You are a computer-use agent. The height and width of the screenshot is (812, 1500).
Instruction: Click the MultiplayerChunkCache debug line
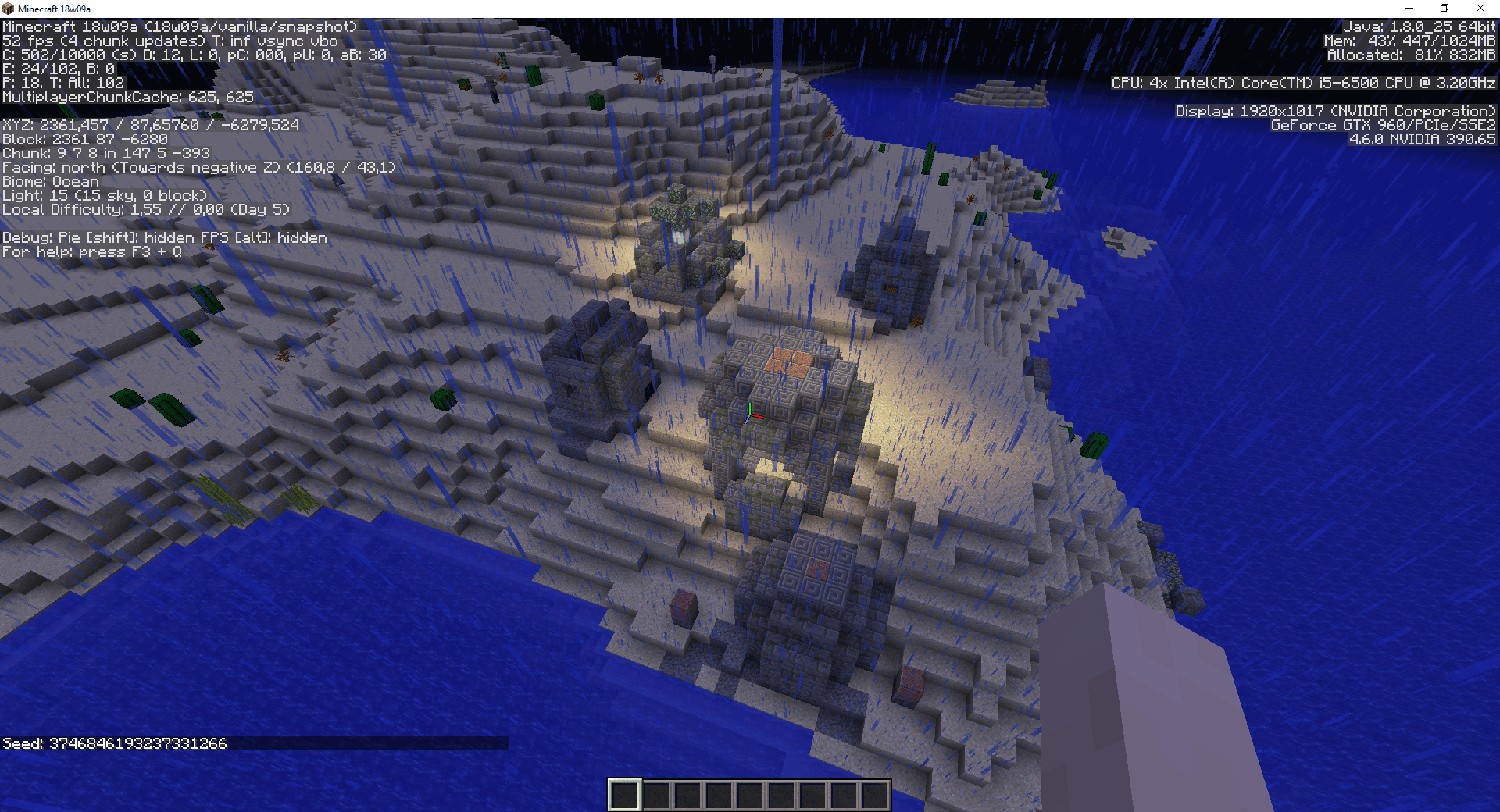pyautogui.click(x=127, y=97)
